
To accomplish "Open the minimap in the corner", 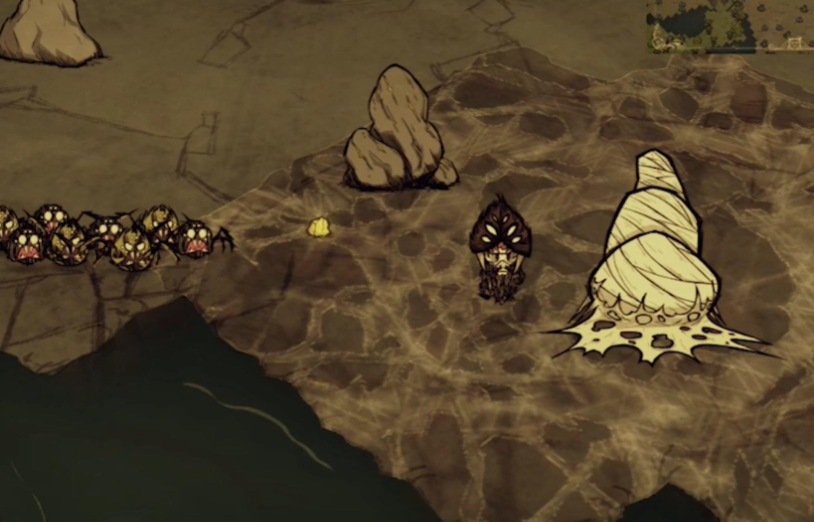I will coord(729,26).
